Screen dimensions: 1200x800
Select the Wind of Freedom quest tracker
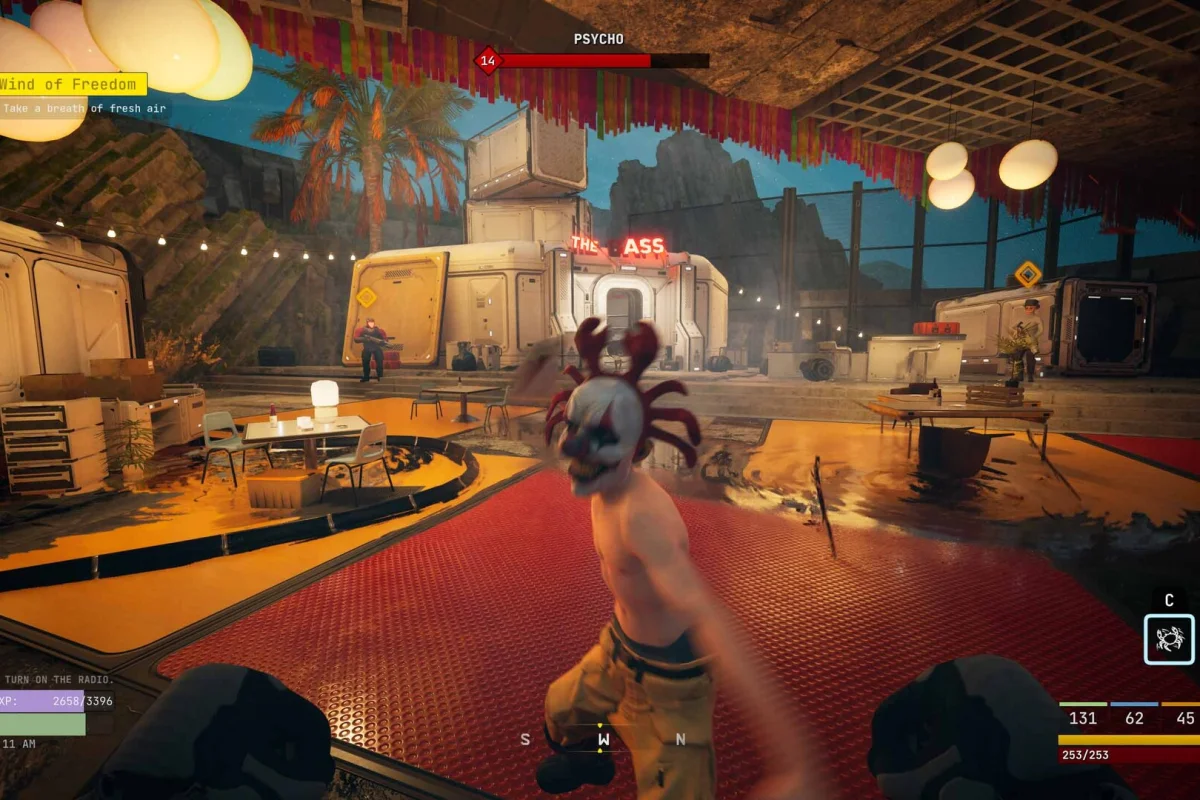click(72, 84)
